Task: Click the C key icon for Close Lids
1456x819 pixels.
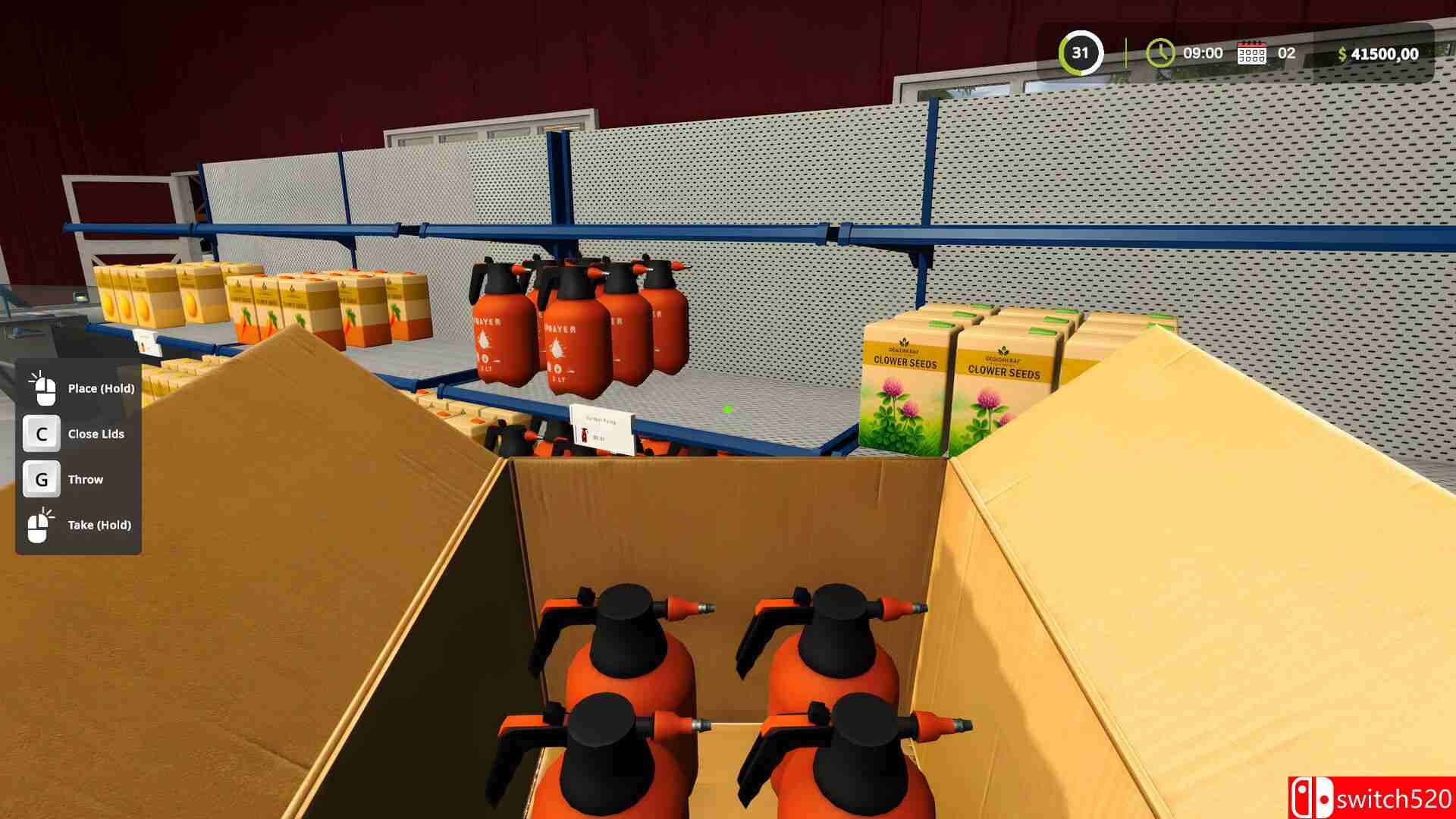Action: (x=42, y=433)
